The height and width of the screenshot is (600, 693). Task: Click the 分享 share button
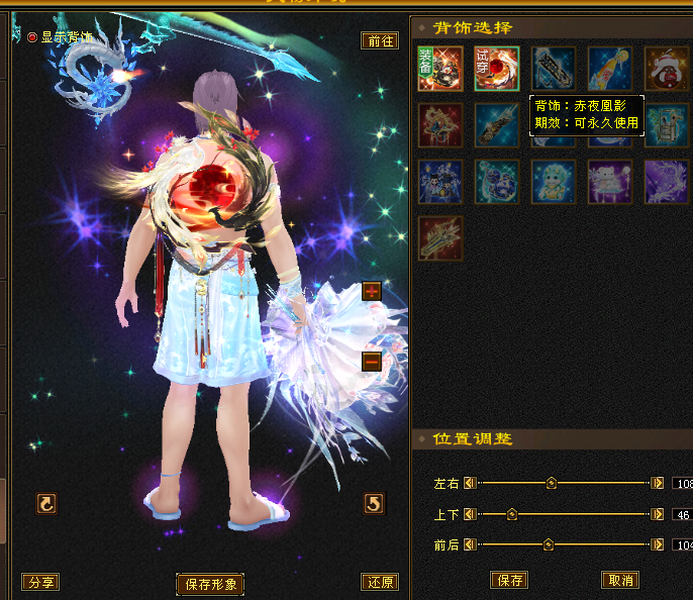(40, 582)
